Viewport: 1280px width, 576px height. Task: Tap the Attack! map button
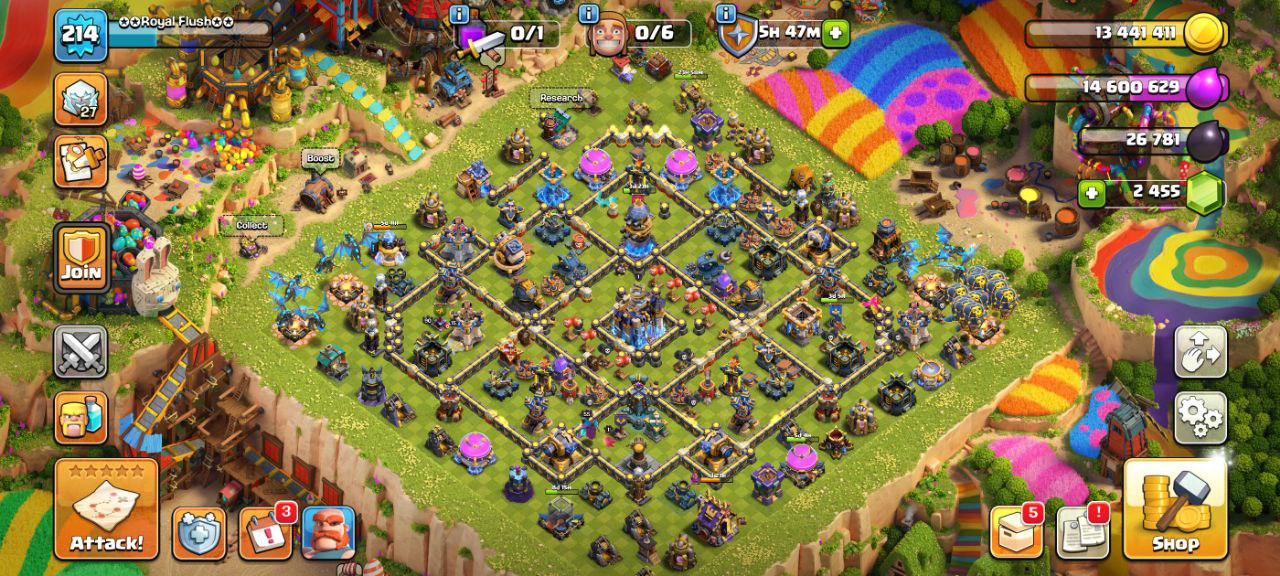click(106, 509)
